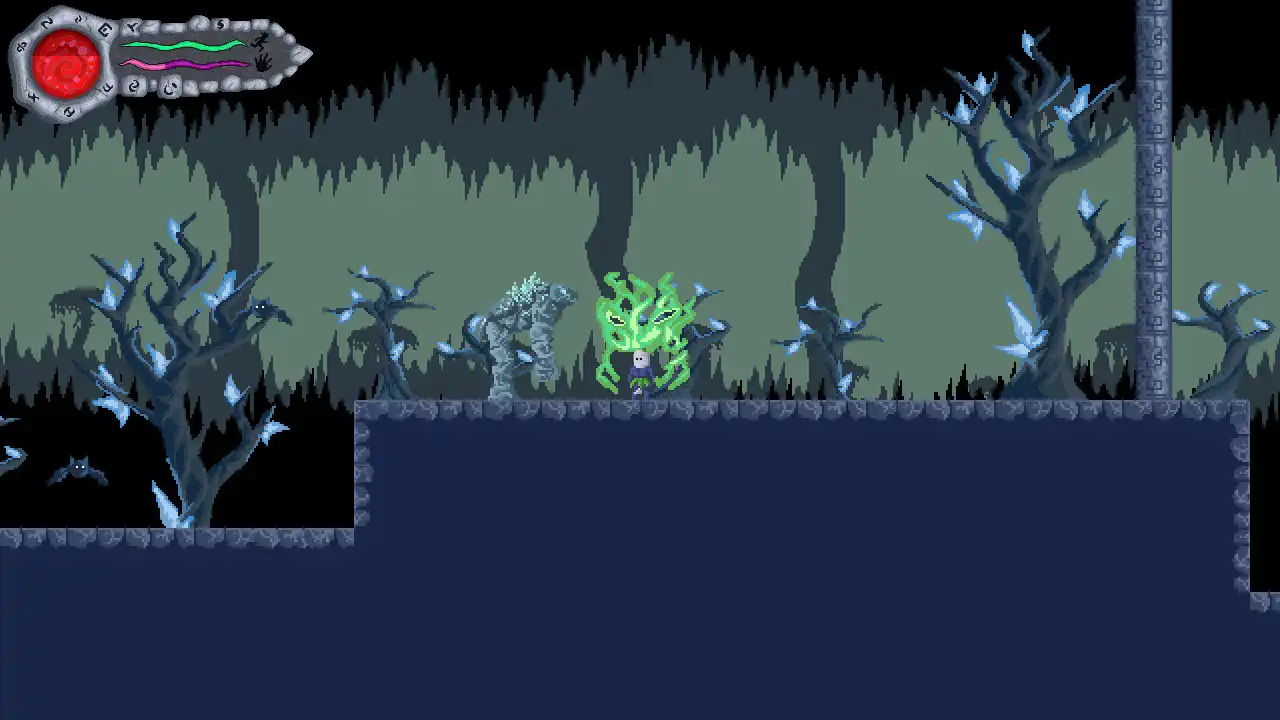Select the running figure icon on the HUD

[x=260, y=42]
